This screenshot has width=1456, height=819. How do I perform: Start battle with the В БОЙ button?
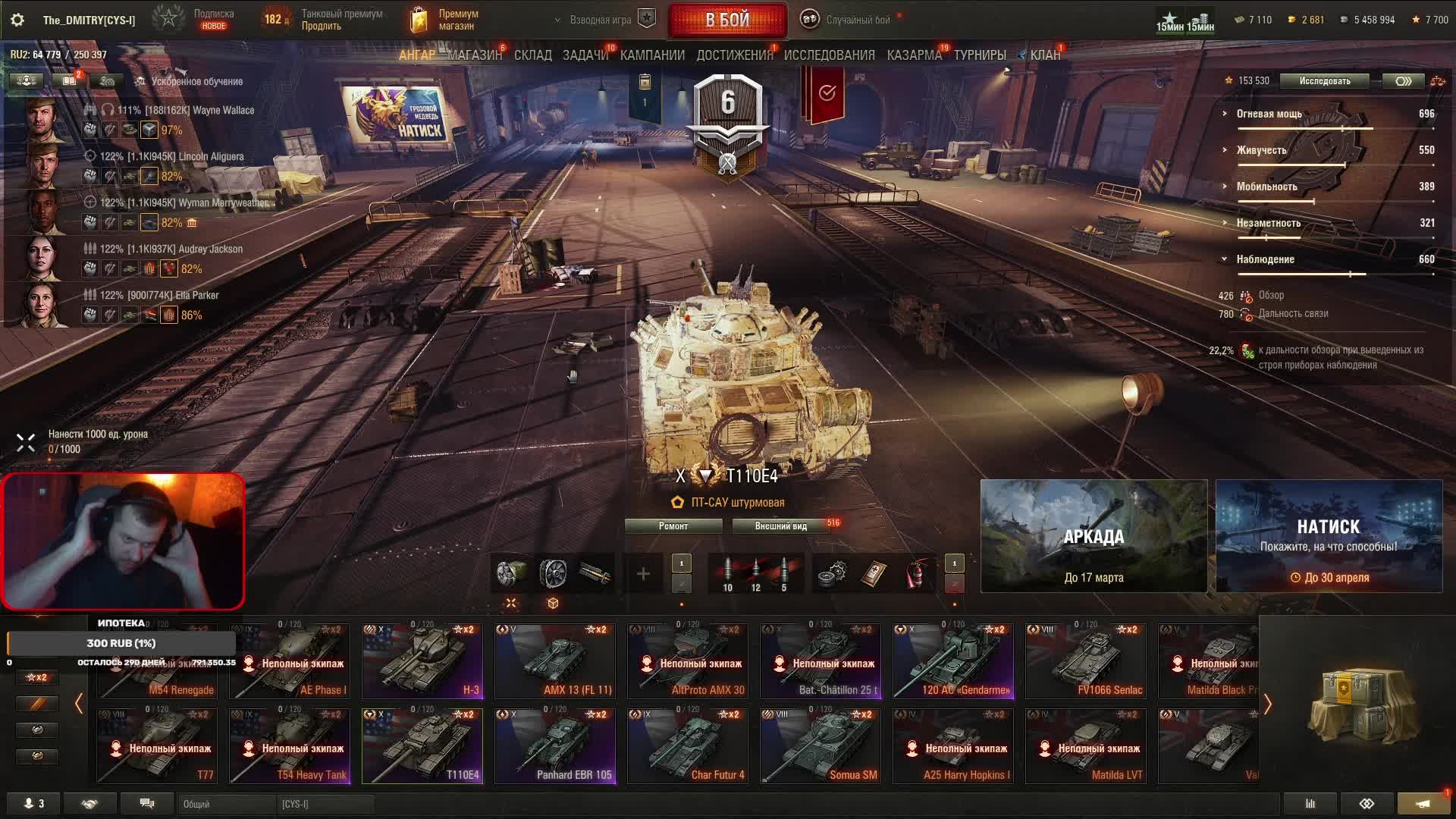[x=727, y=20]
